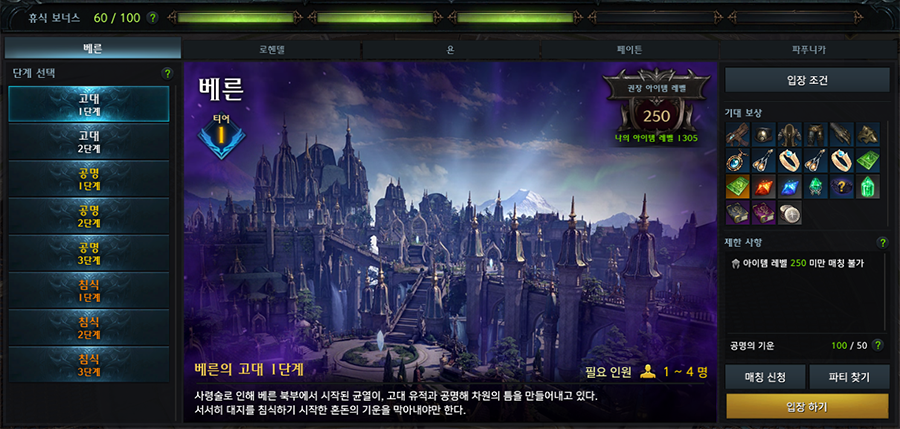The image size is (900, 429).
Task: Switch to the 파푸니카 tab
Action: pos(809,48)
